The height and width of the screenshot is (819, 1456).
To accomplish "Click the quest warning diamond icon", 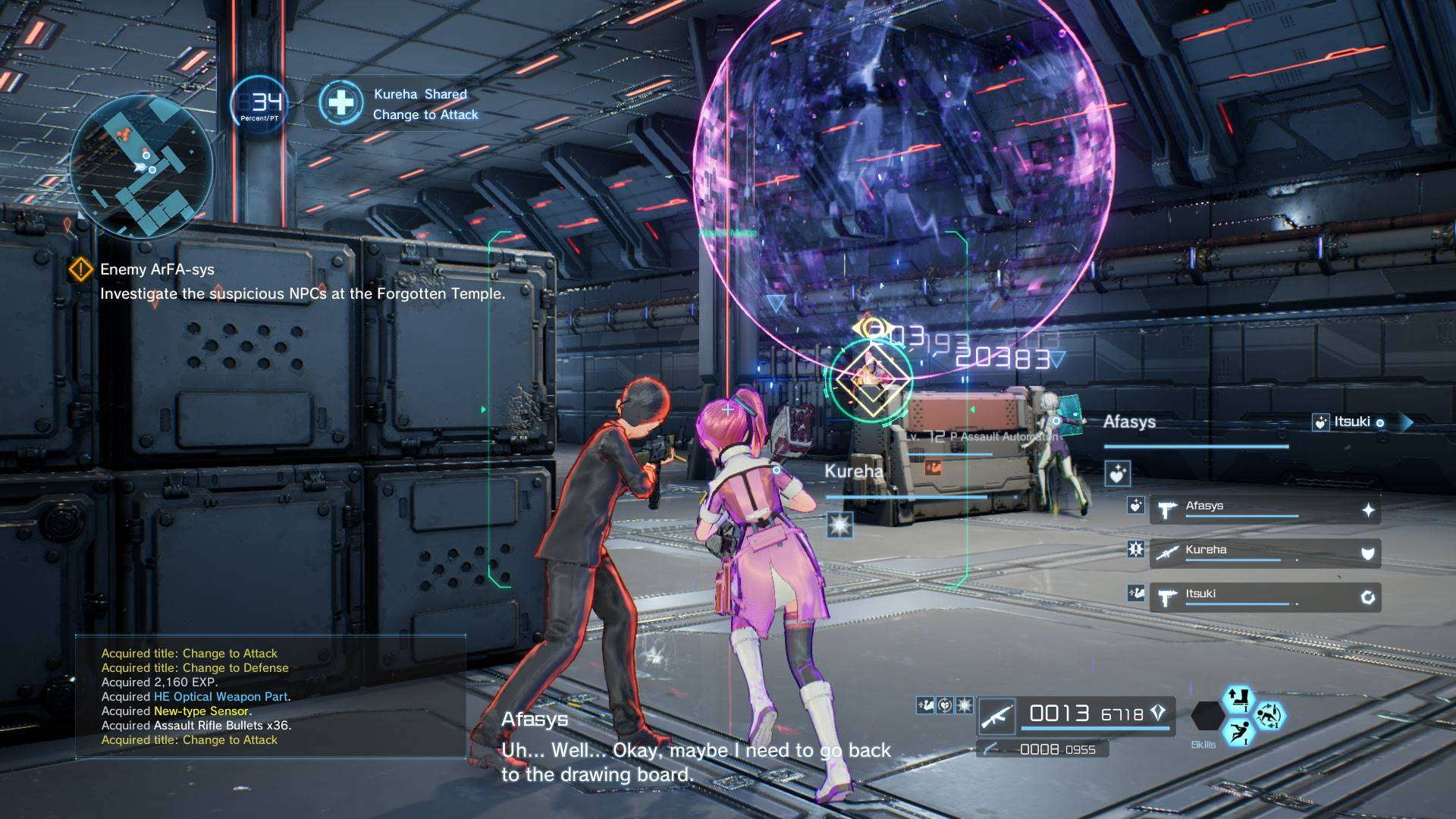I will 80,269.
